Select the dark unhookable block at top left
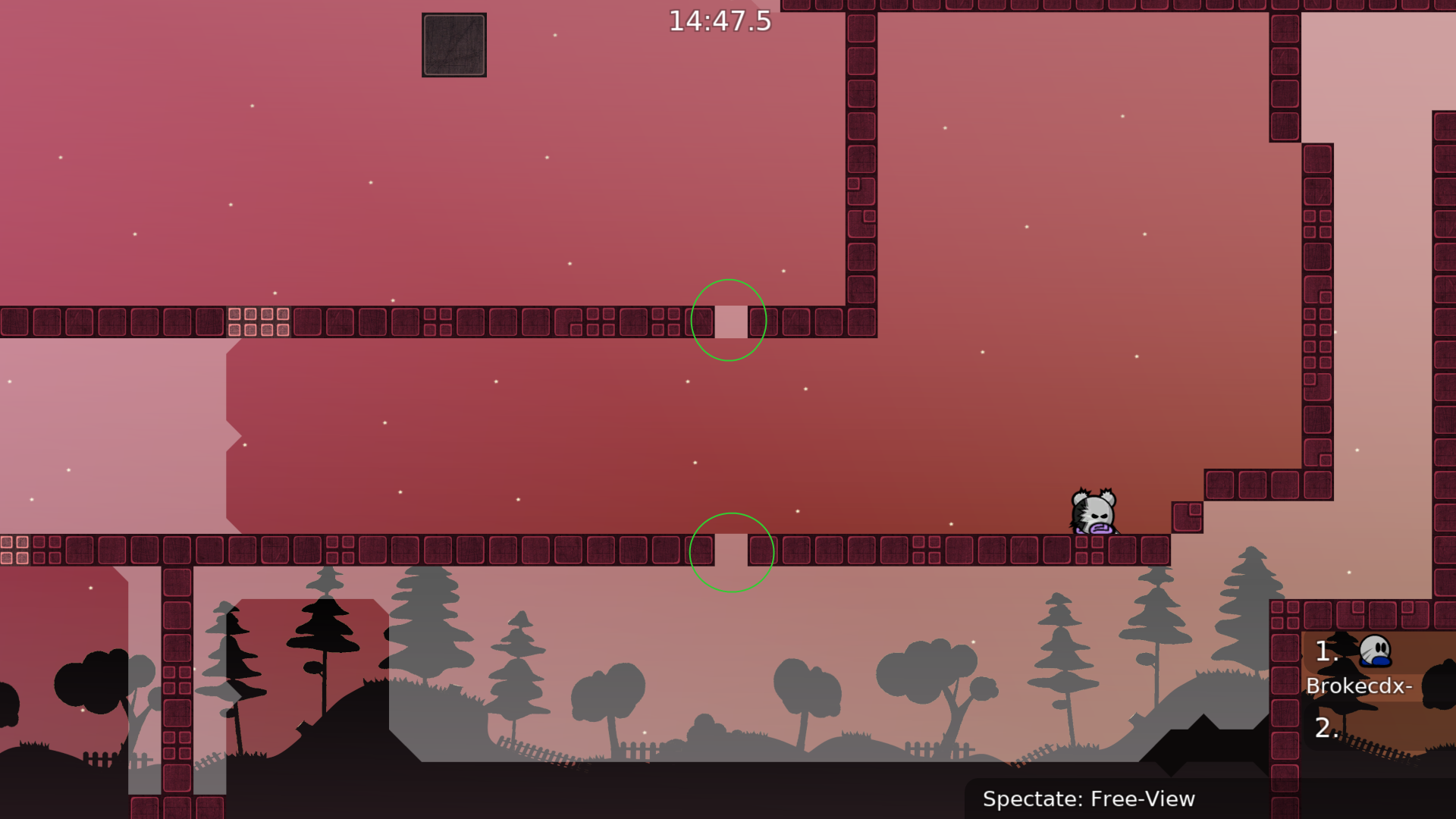The image size is (1456, 819). coord(453,44)
